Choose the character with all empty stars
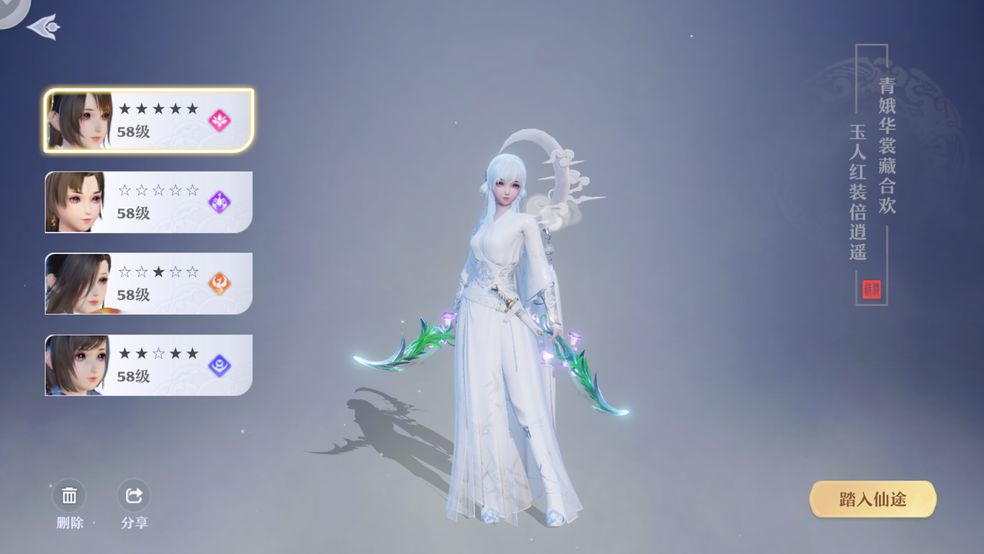 pos(148,202)
